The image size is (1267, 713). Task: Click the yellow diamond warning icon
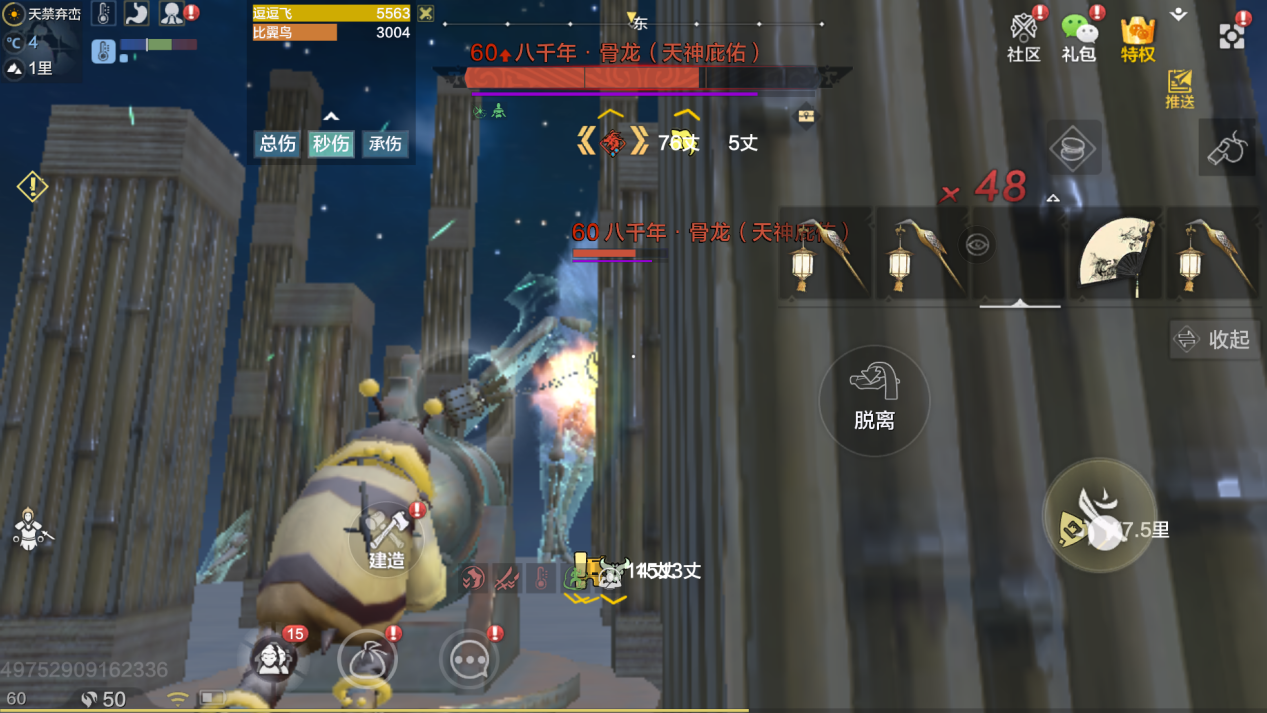(x=32, y=186)
